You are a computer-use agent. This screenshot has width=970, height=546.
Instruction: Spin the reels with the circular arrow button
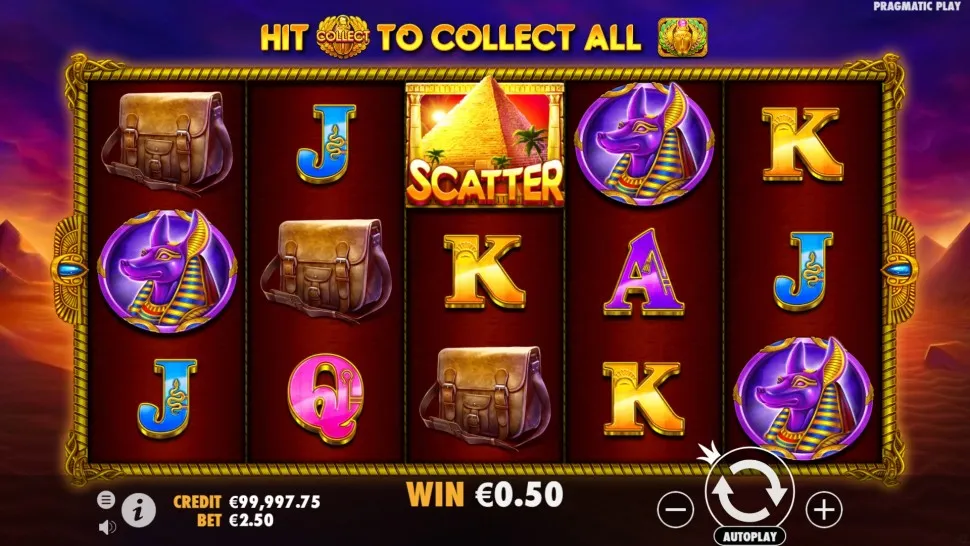point(749,492)
